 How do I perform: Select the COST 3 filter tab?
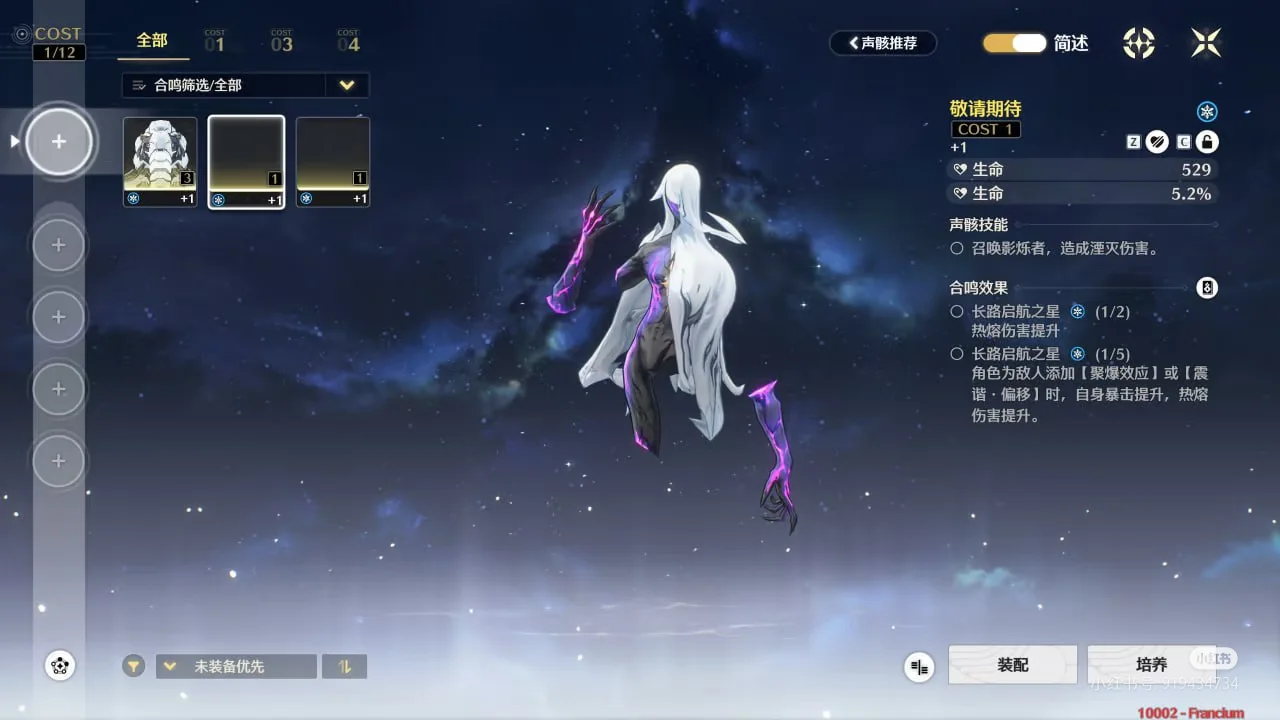pyautogui.click(x=282, y=41)
